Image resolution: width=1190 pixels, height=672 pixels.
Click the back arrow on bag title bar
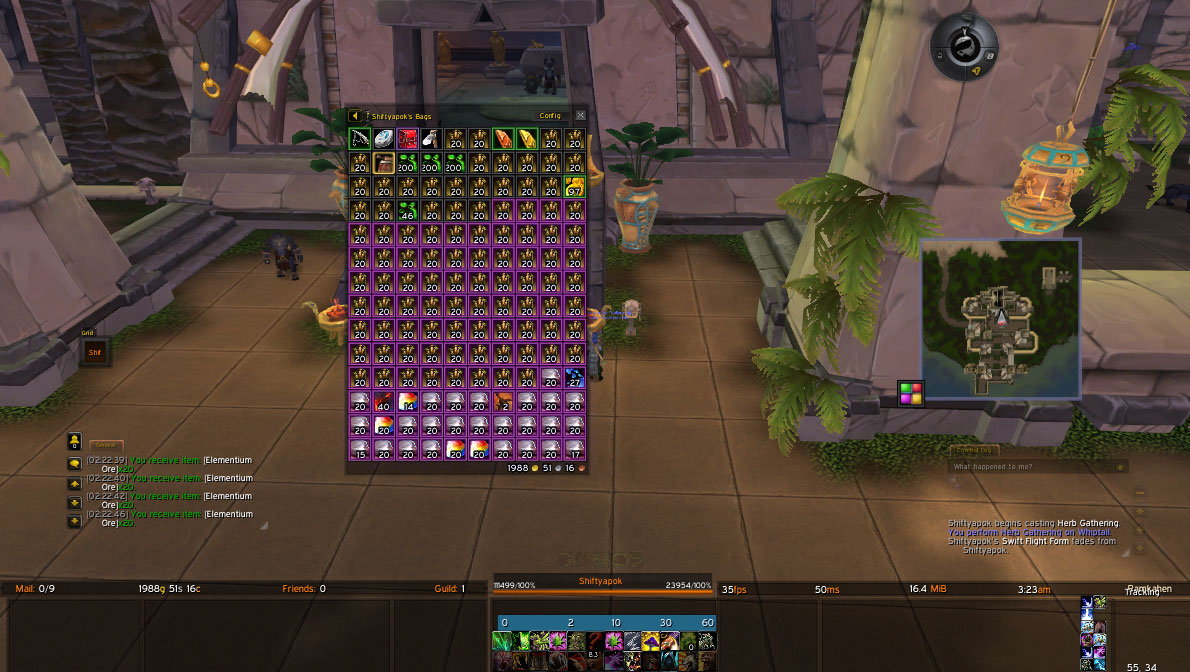tap(354, 115)
